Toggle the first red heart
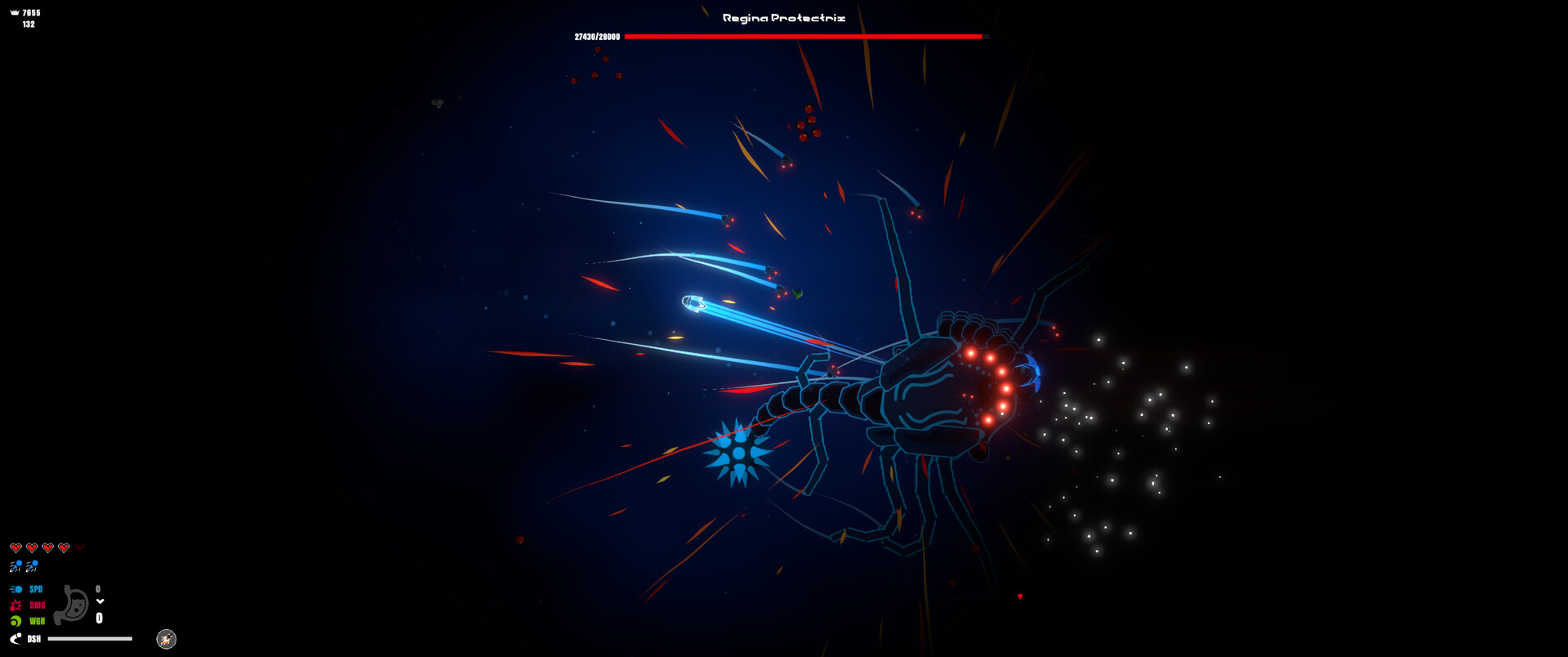1568x657 pixels. click(16, 547)
